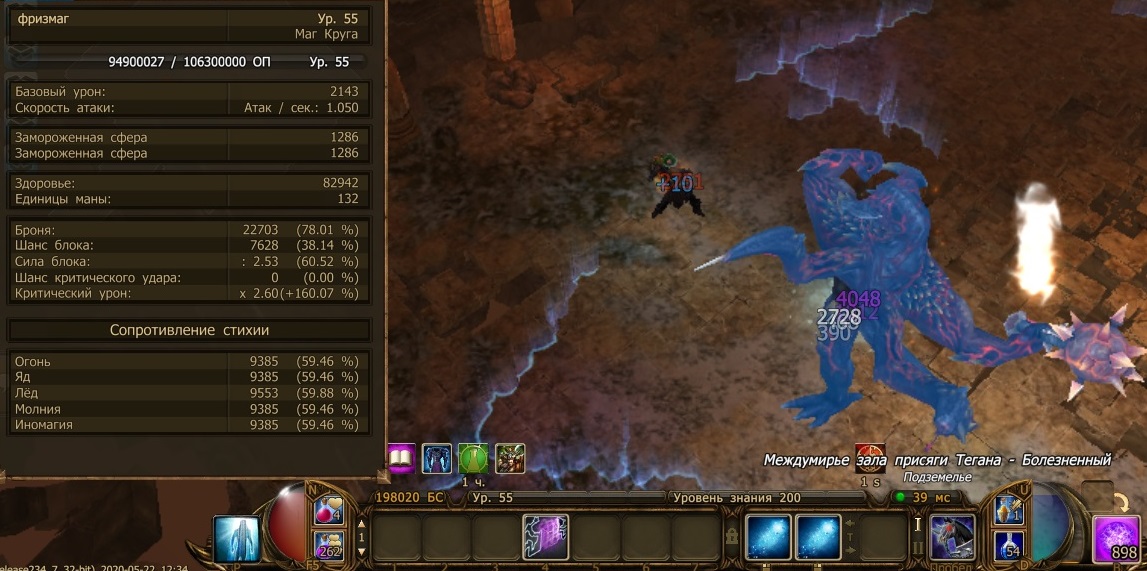Click the blue armor buff icon
This screenshot has width=1147, height=571.
click(437, 459)
